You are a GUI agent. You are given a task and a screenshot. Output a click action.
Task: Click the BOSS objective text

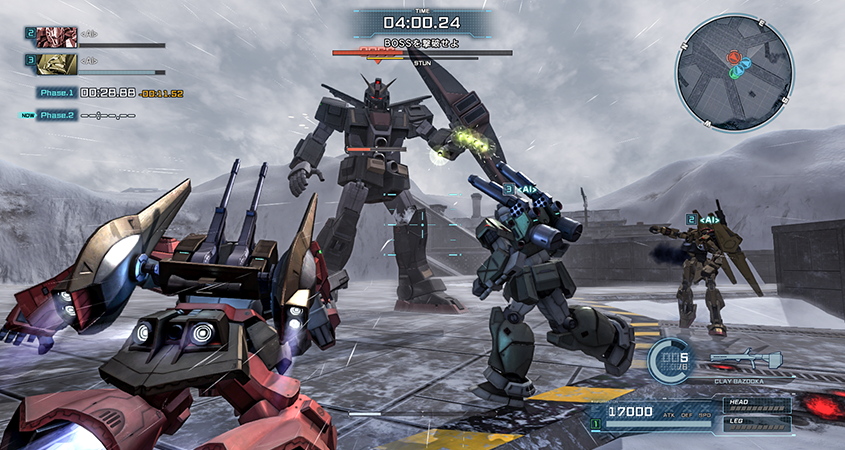click(x=421, y=43)
